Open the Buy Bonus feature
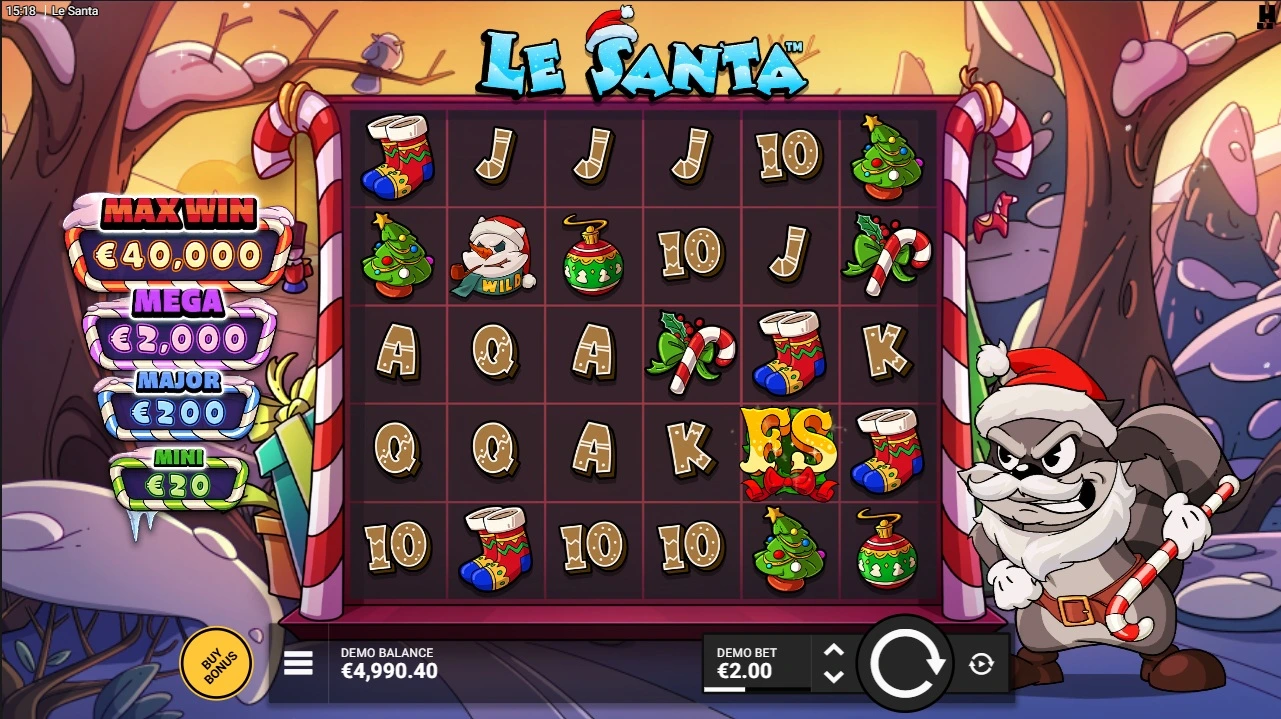The height and width of the screenshot is (719, 1281). click(216, 662)
